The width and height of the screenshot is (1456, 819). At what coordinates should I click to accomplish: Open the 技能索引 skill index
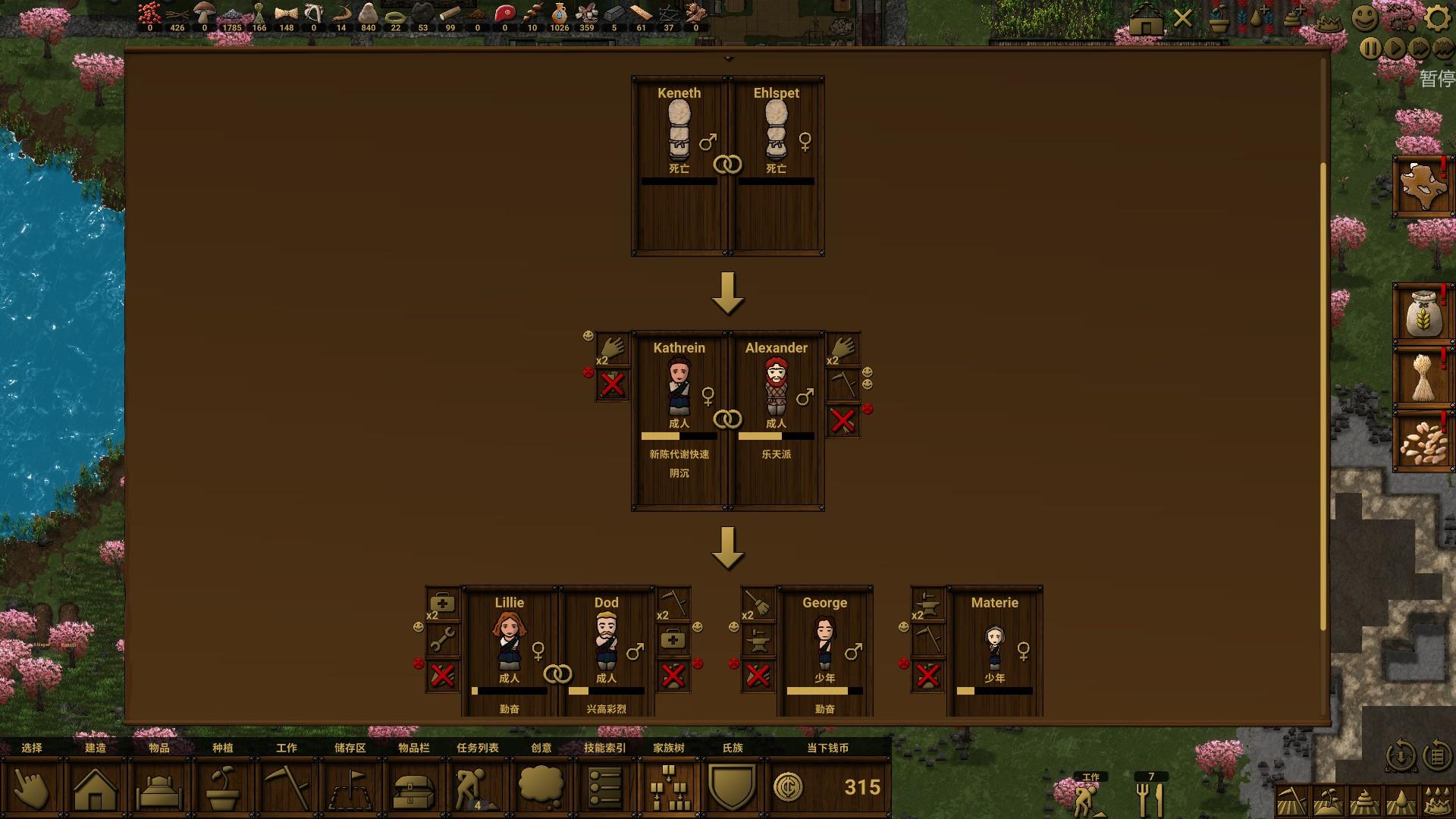(x=604, y=788)
